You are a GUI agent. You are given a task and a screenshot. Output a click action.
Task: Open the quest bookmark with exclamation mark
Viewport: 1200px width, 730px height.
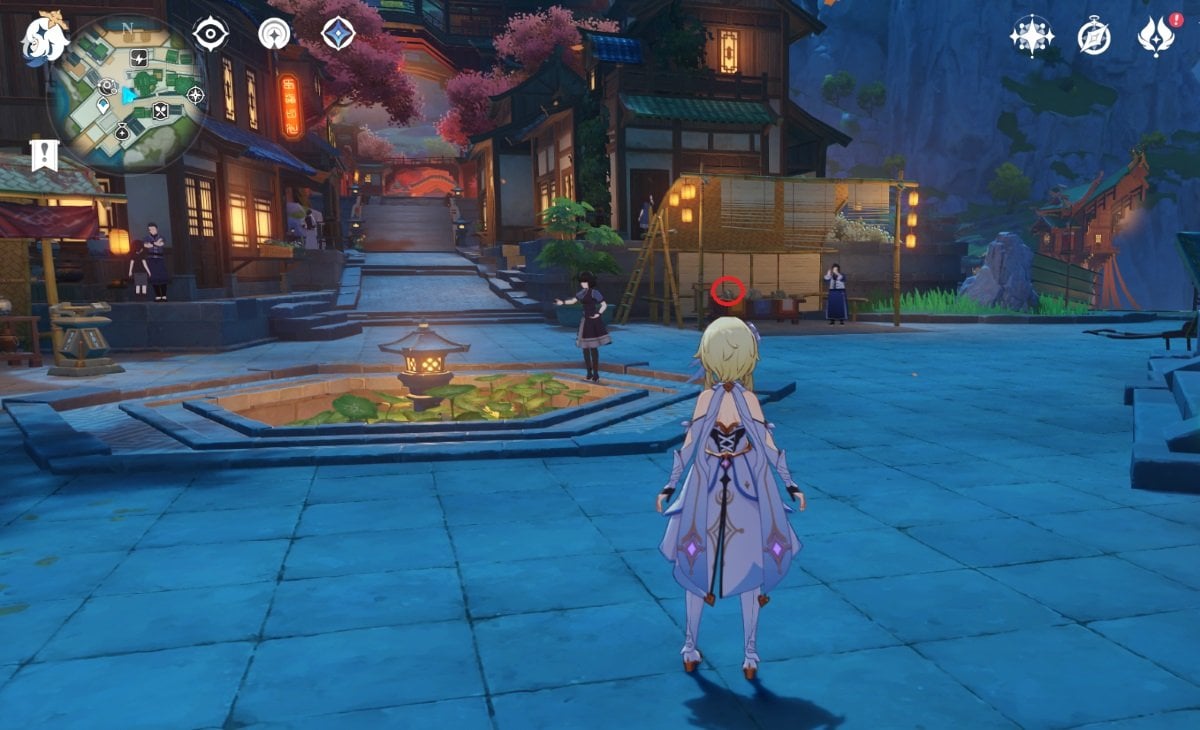pos(44,155)
